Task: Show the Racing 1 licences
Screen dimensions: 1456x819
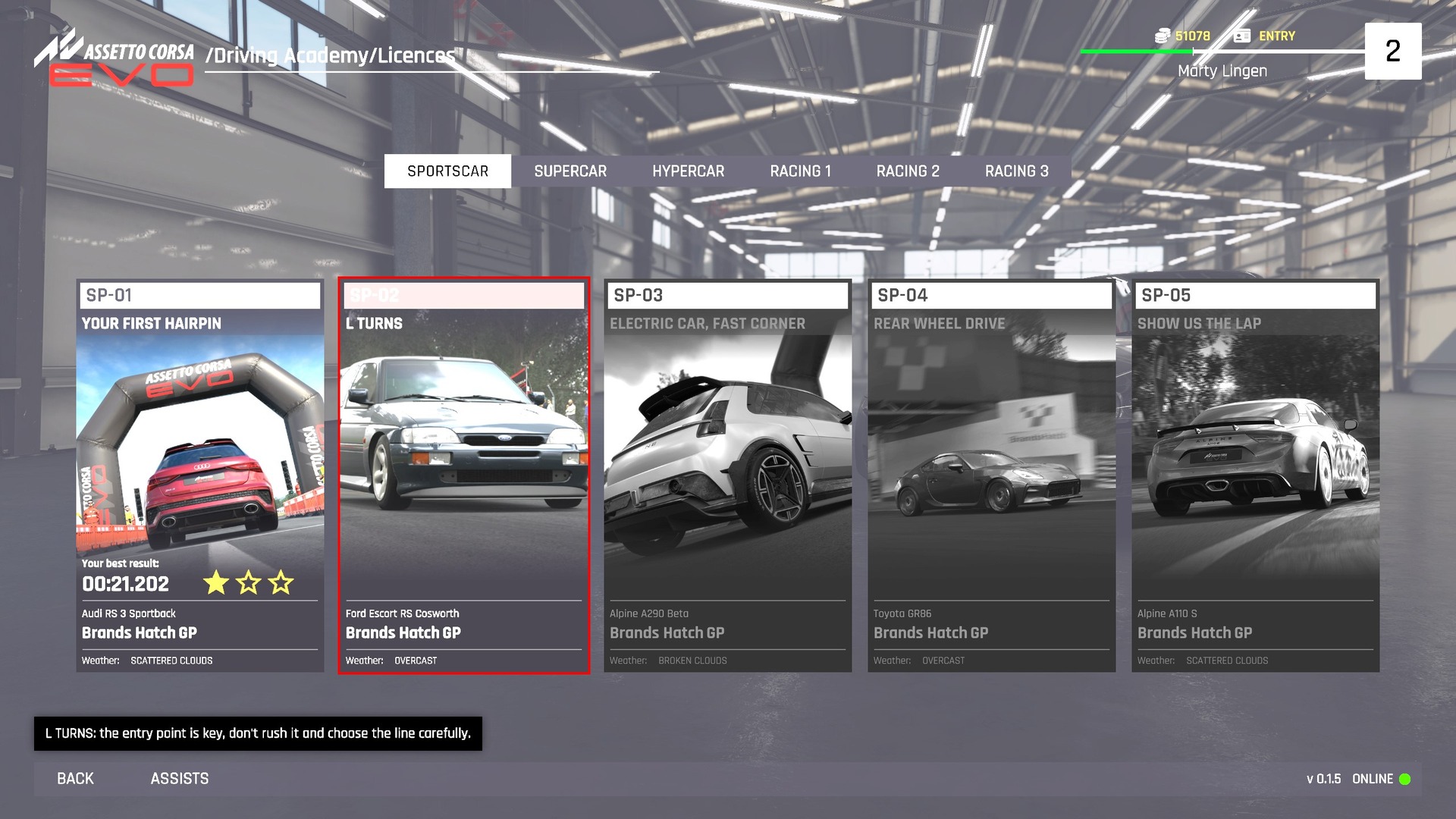Action: click(800, 171)
